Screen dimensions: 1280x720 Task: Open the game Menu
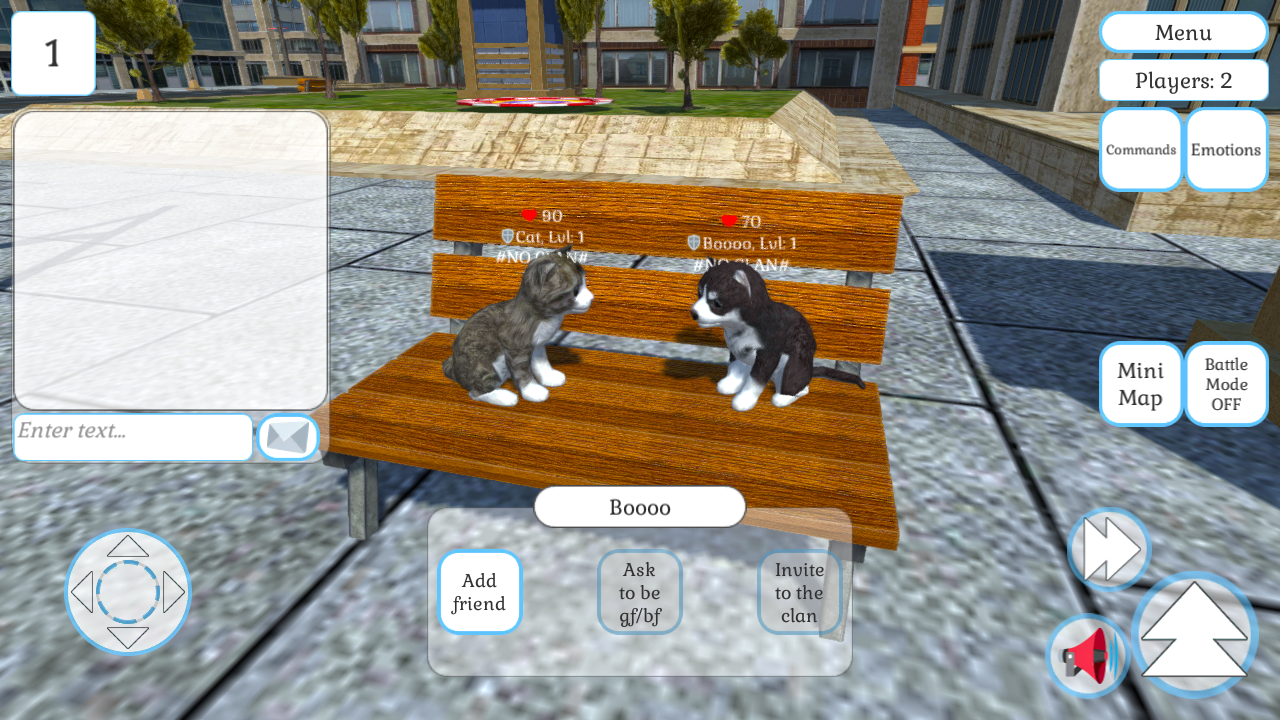1183,33
